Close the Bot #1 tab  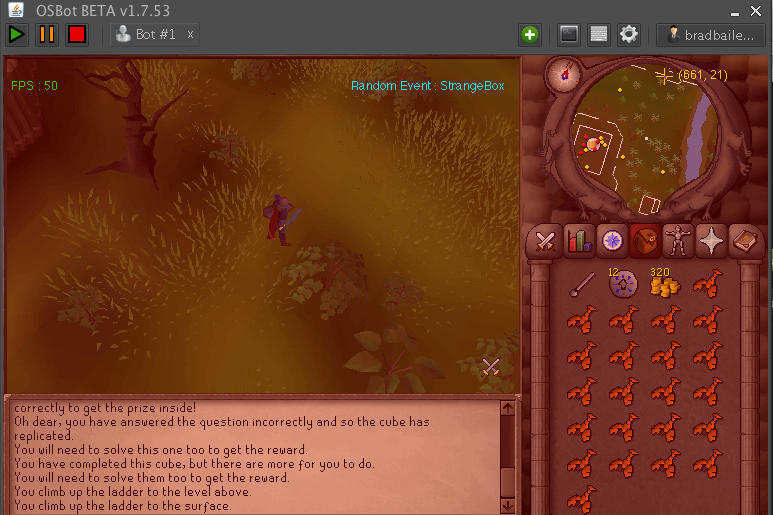point(190,34)
